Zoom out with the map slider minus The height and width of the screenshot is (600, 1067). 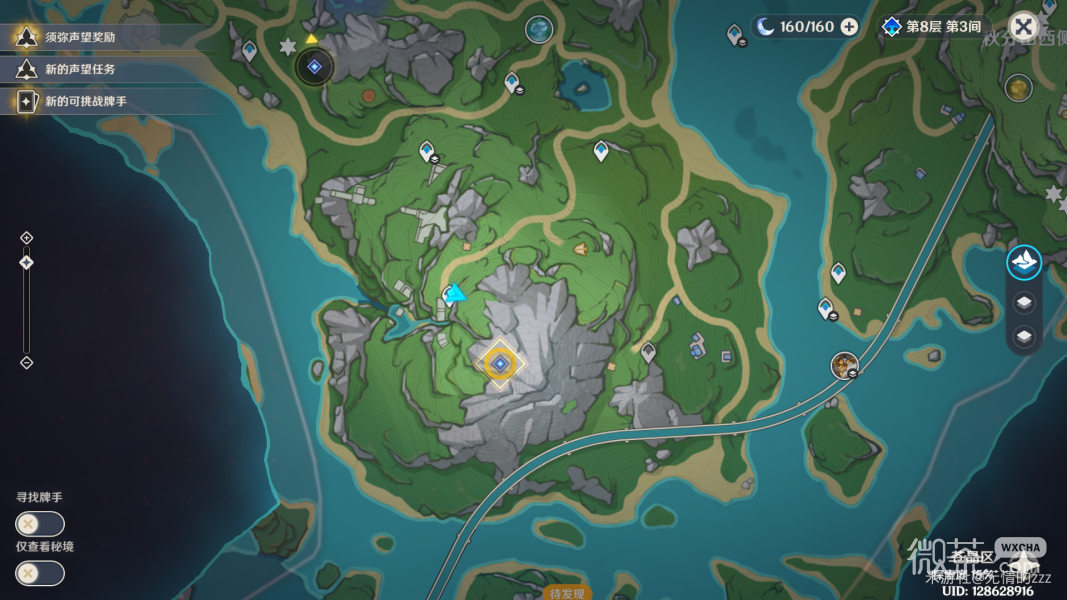[x=27, y=362]
